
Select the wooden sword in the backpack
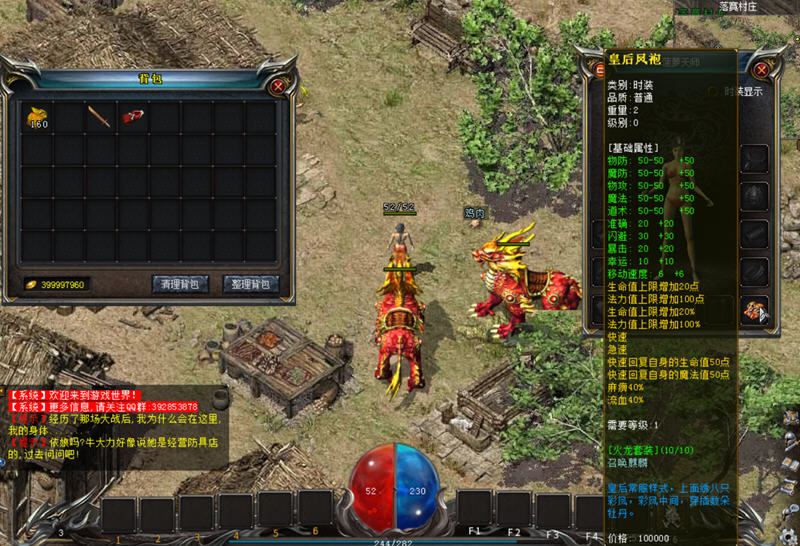coord(98,116)
